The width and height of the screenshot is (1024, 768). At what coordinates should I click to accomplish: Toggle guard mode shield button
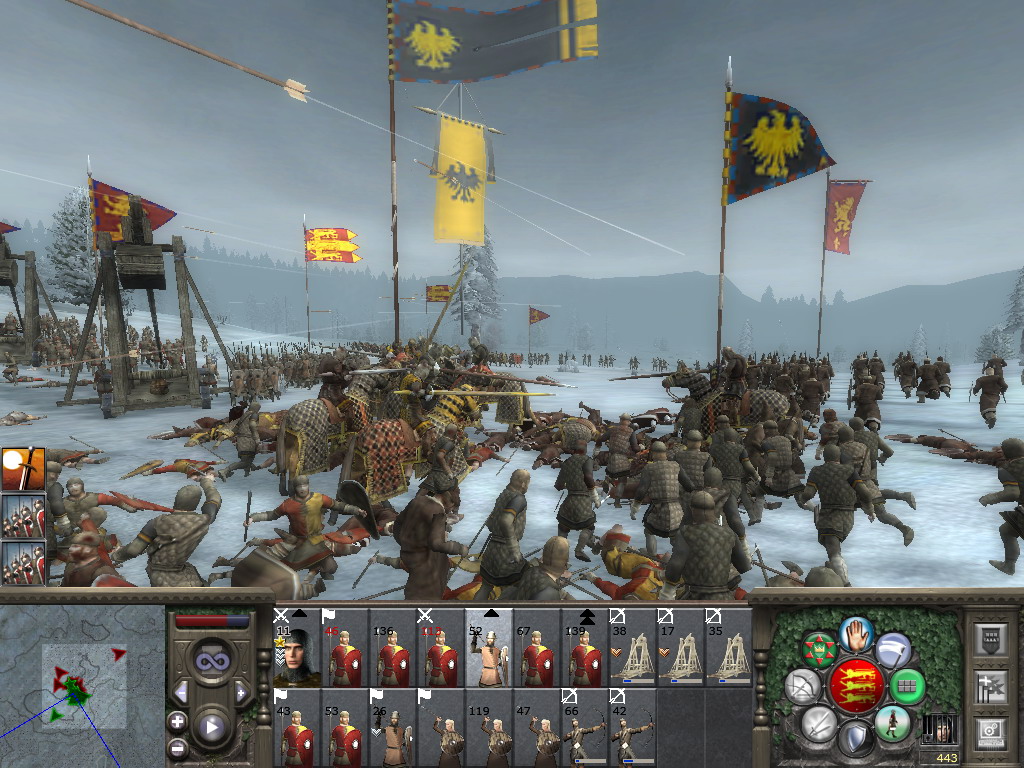pyautogui.click(x=856, y=739)
